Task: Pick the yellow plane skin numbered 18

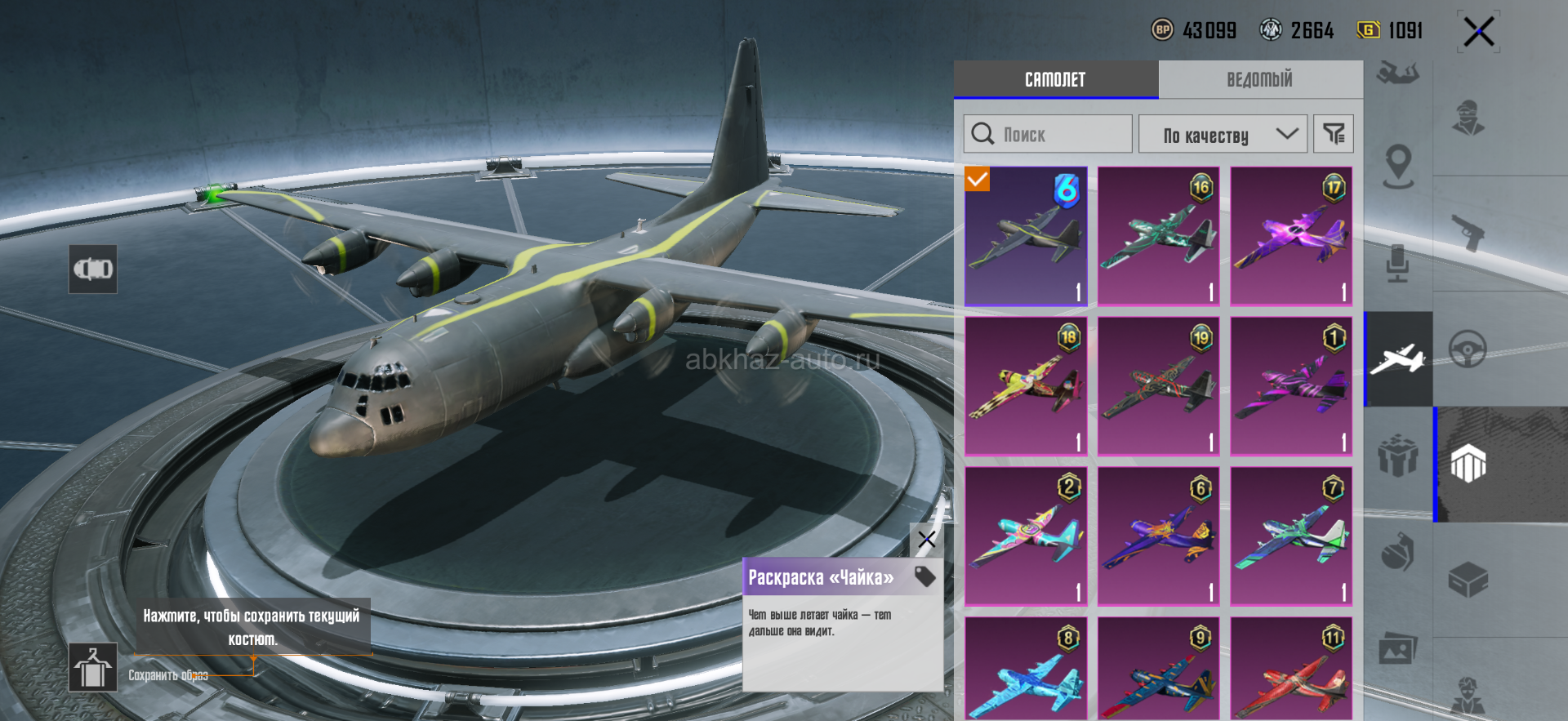Action: tap(1026, 386)
